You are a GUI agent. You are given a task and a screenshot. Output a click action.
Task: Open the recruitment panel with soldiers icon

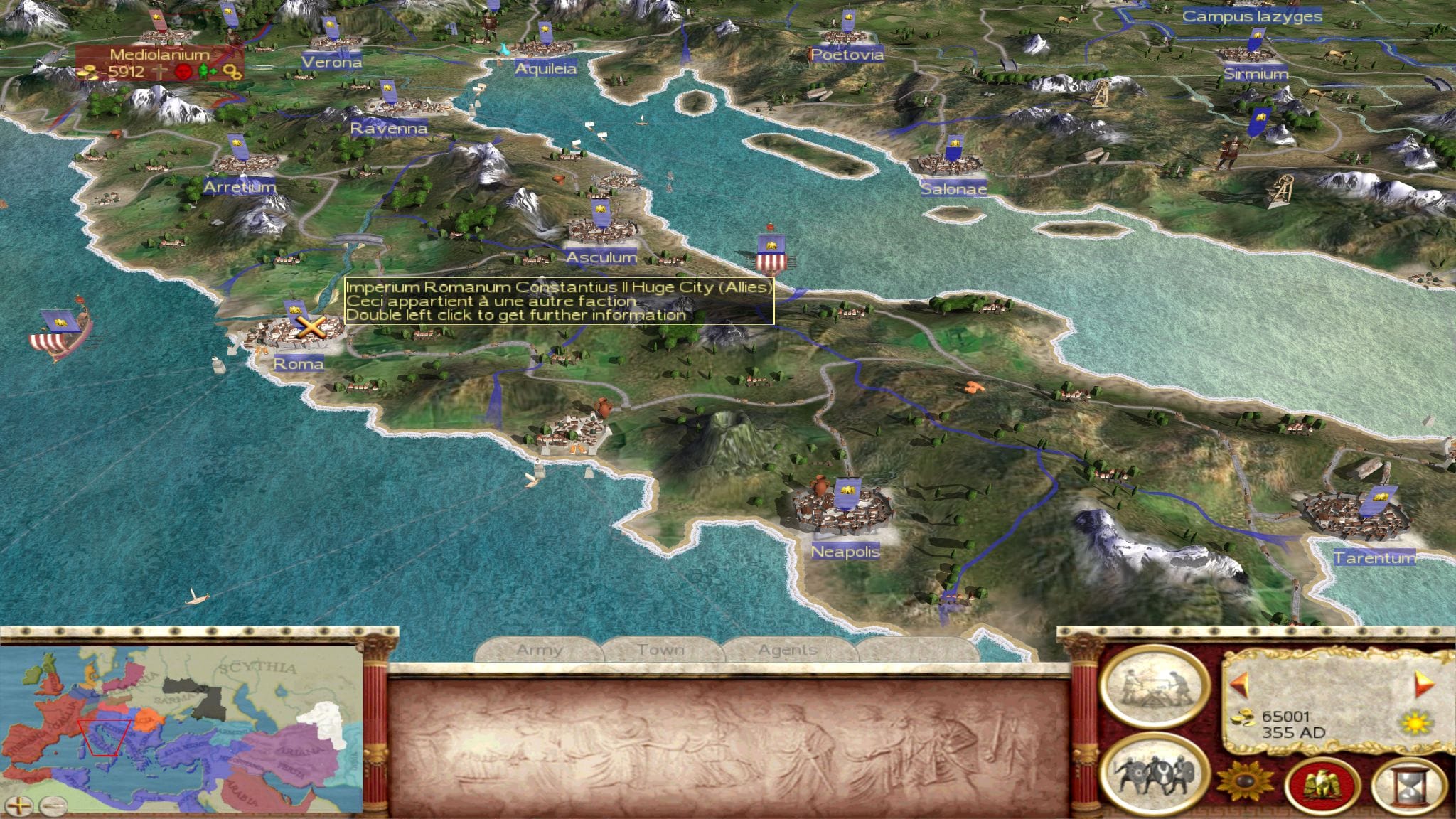click(1154, 773)
